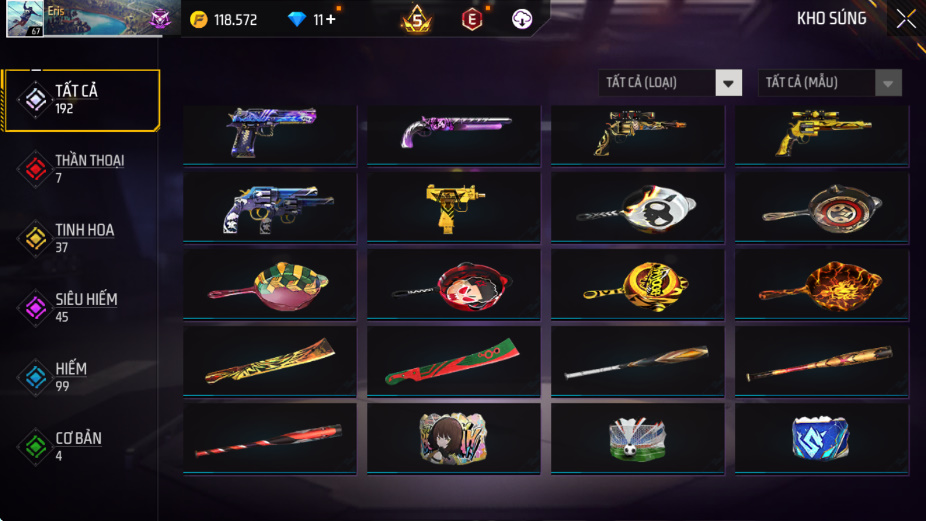Pick the red striped bat skin
The height and width of the screenshot is (521, 926).
(x=270, y=438)
